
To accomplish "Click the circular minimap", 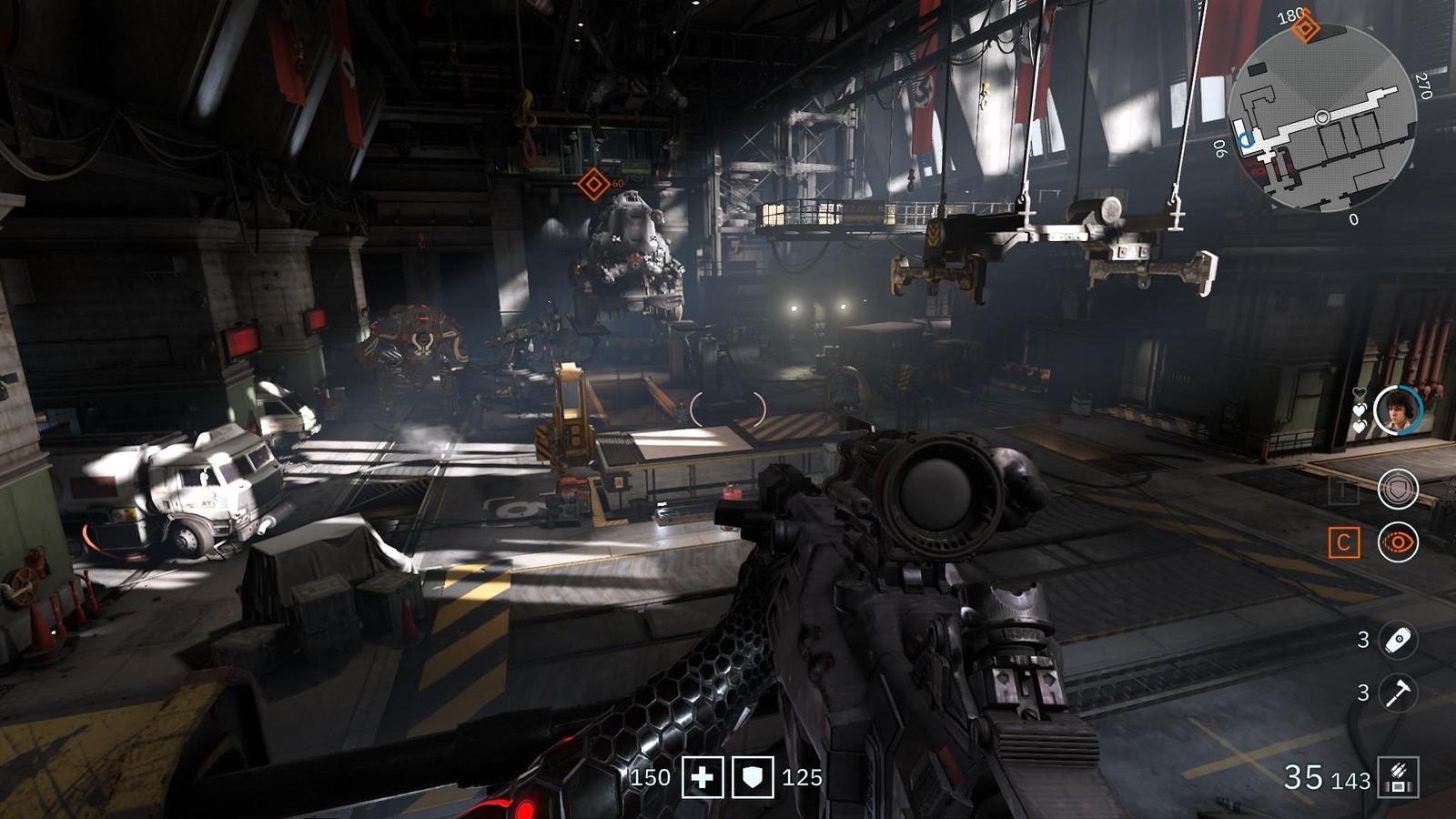I will [x=1322, y=118].
